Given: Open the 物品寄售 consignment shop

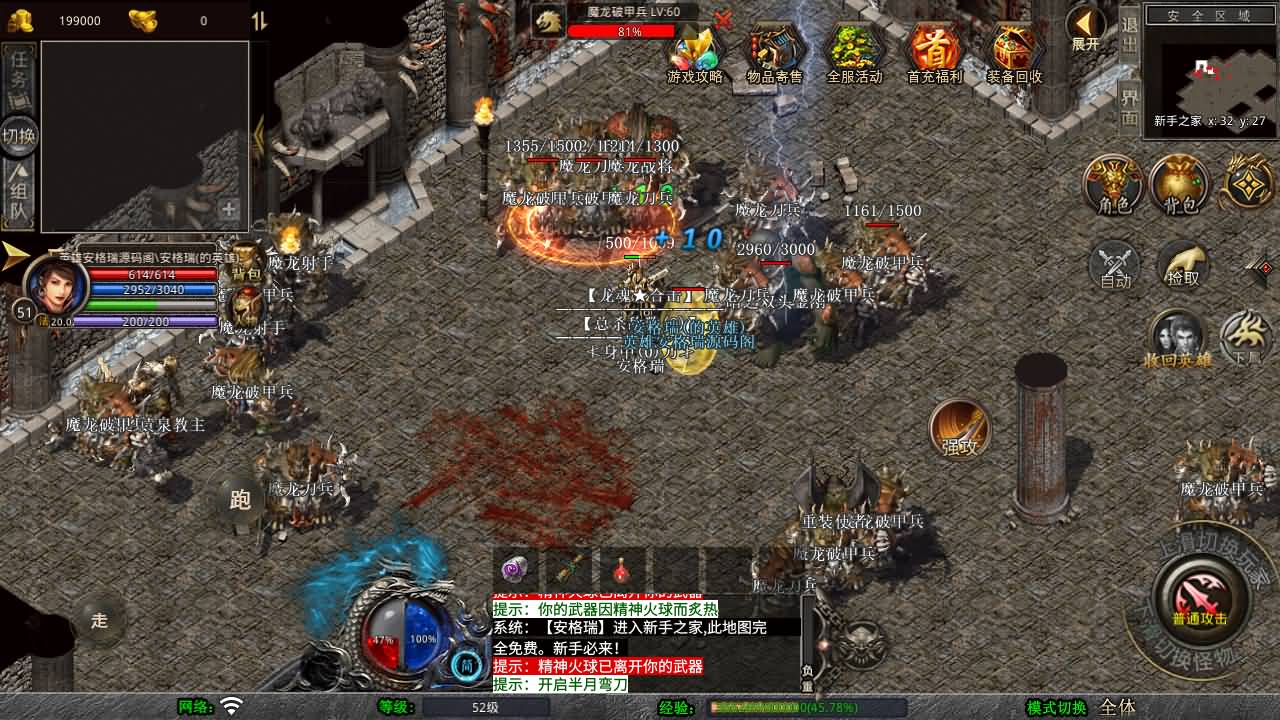Looking at the screenshot, I should [774, 53].
